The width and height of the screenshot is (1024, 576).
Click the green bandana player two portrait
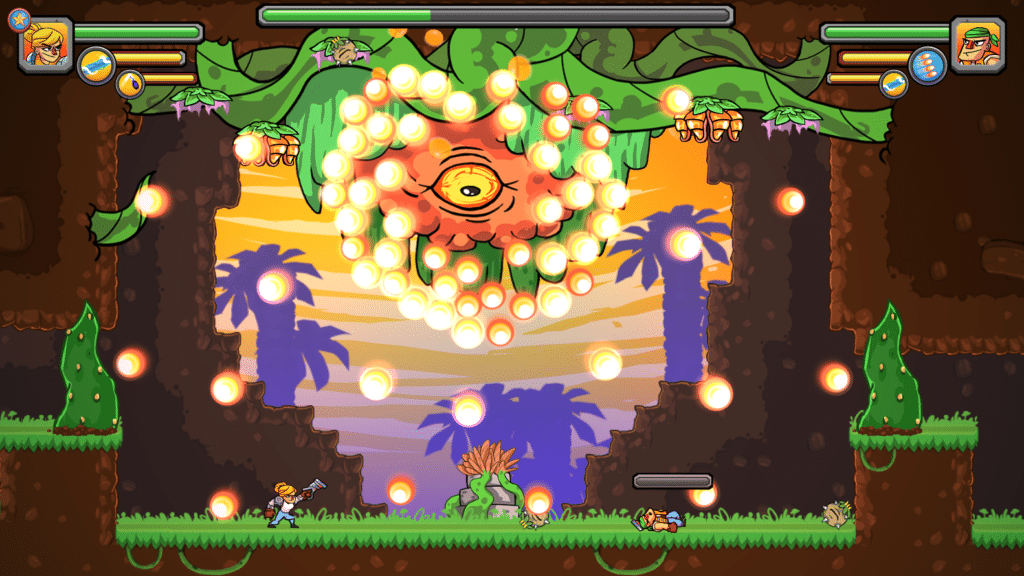pyautogui.click(x=977, y=44)
